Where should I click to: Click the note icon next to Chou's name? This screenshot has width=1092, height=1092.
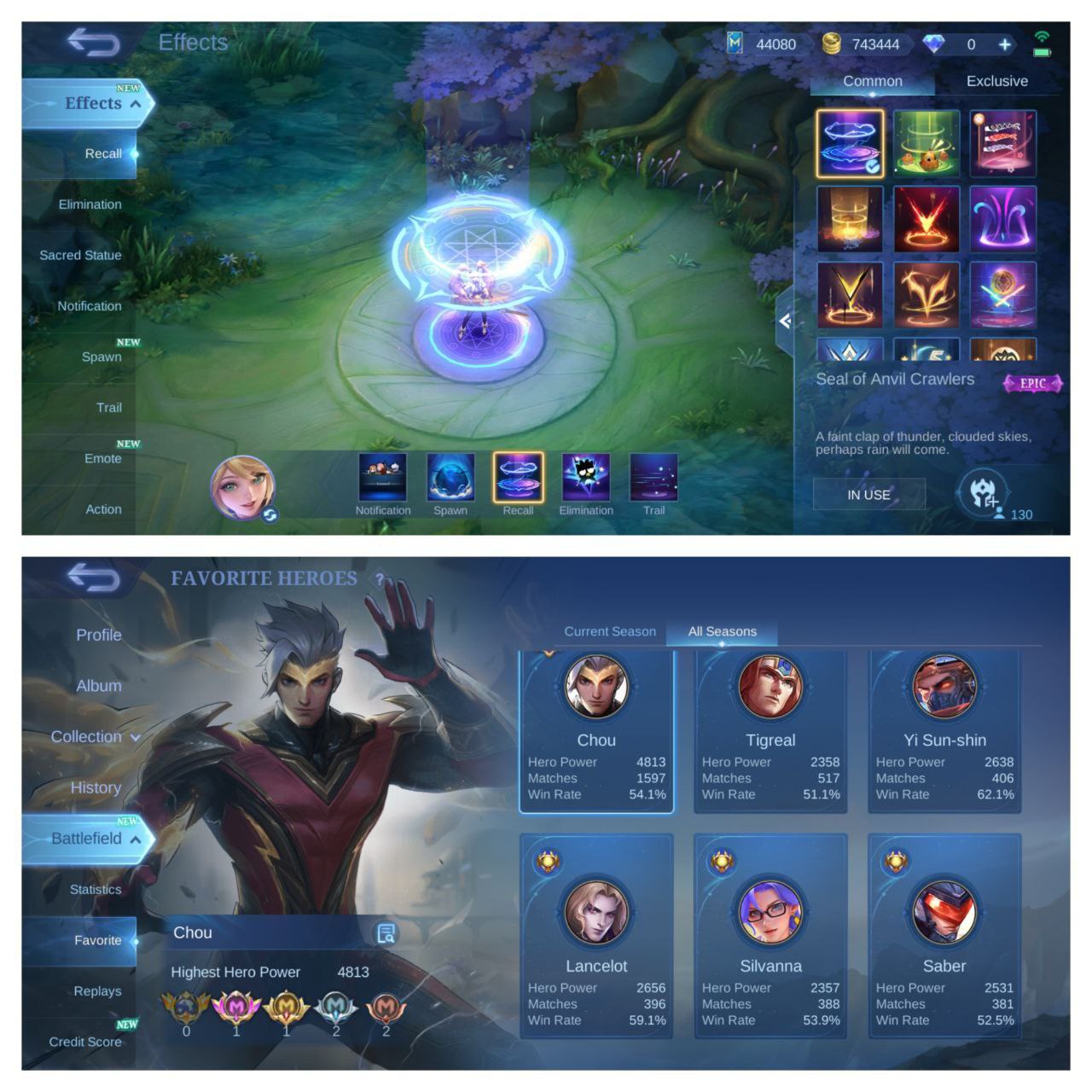click(x=388, y=932)
